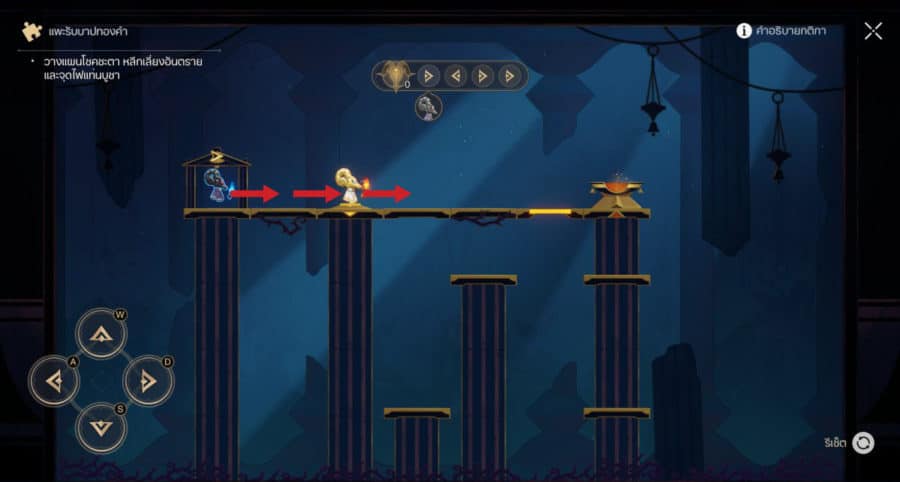
Task: Move down with the S arrow button
Action: pyautogui.click(x=100, y=426)
